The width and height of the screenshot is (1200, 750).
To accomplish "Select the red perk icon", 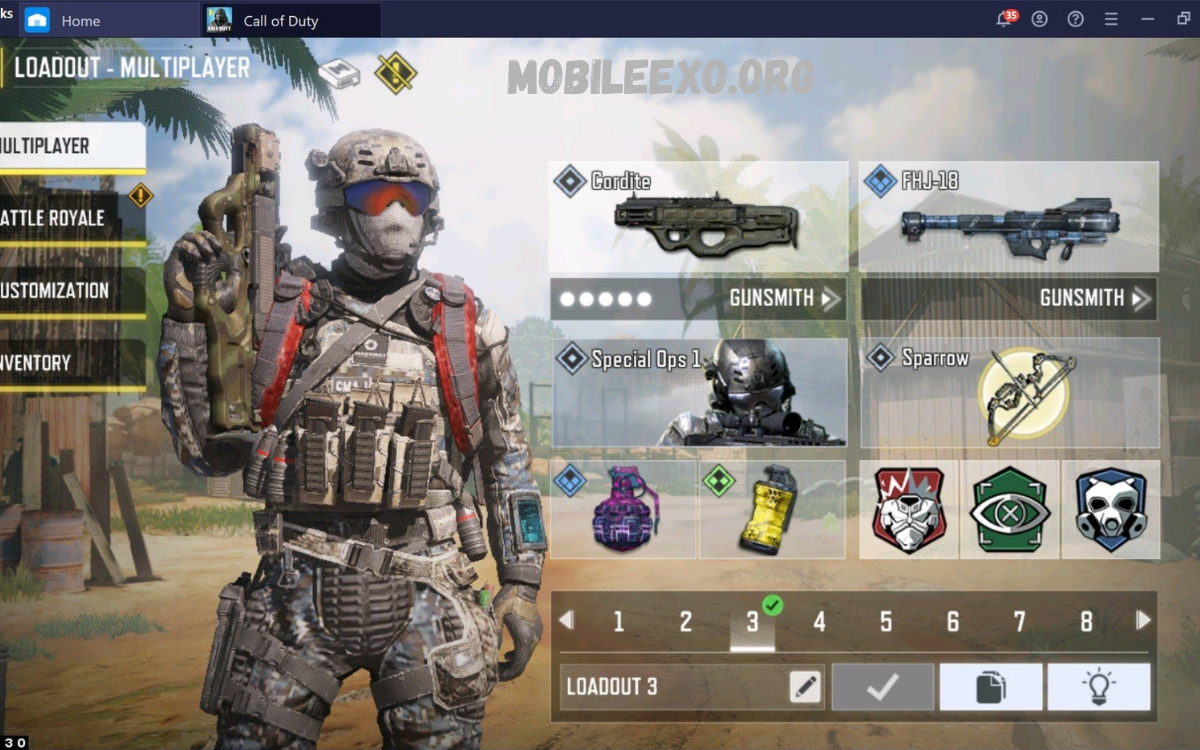I will [909, 509].
